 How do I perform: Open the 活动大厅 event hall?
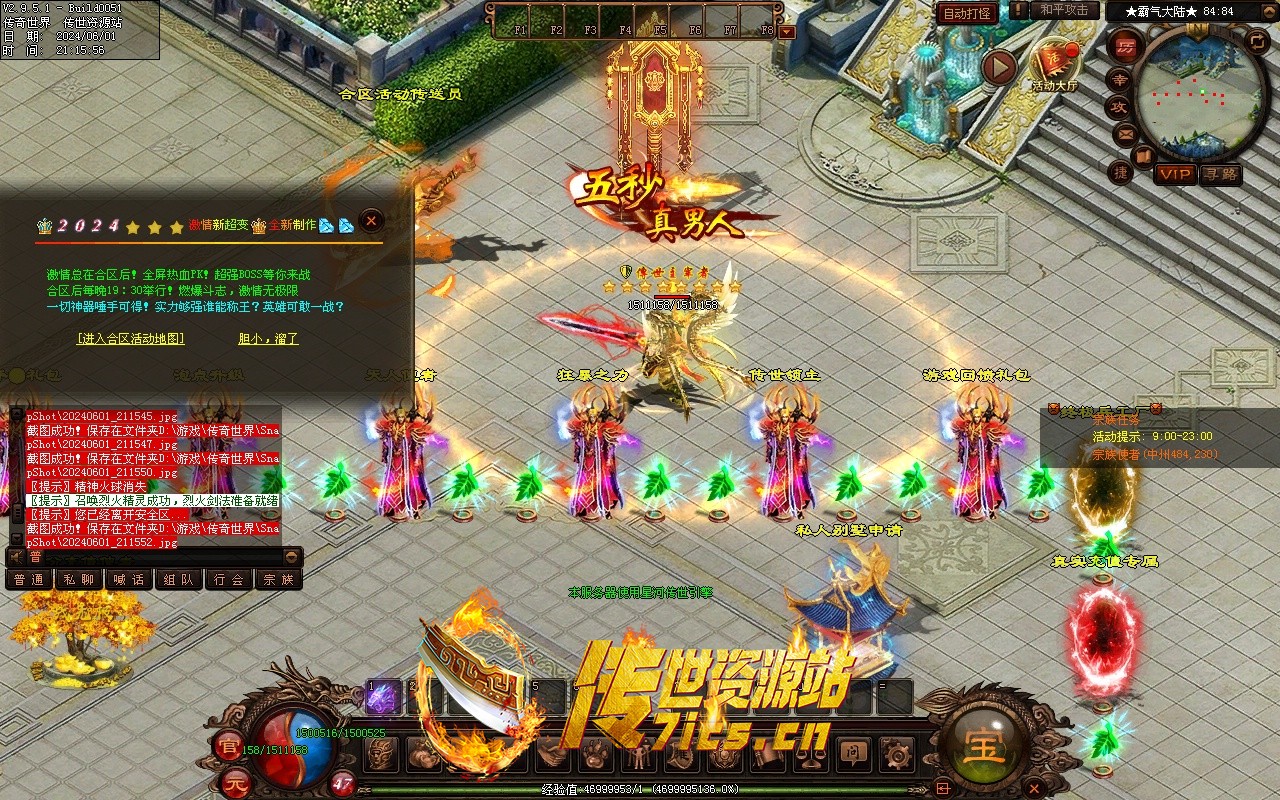[x=1055, y=66]
